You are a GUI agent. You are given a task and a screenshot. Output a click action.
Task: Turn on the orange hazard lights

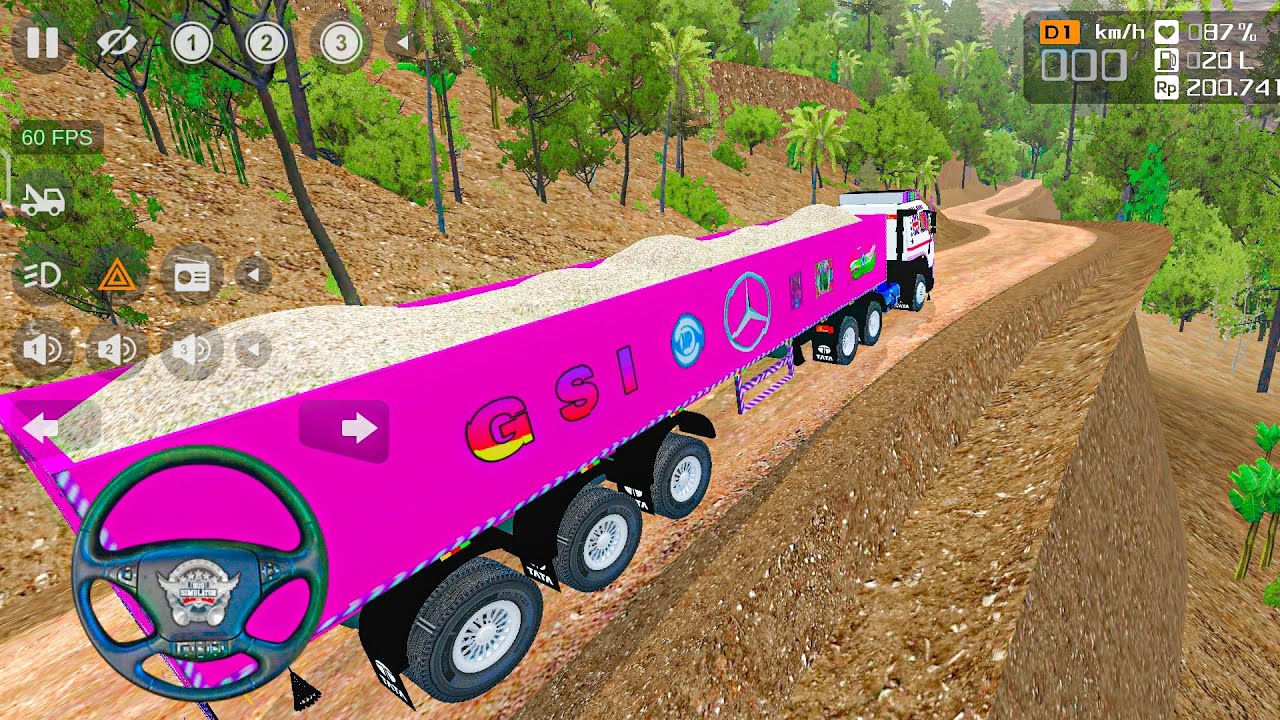coord(117,275)
